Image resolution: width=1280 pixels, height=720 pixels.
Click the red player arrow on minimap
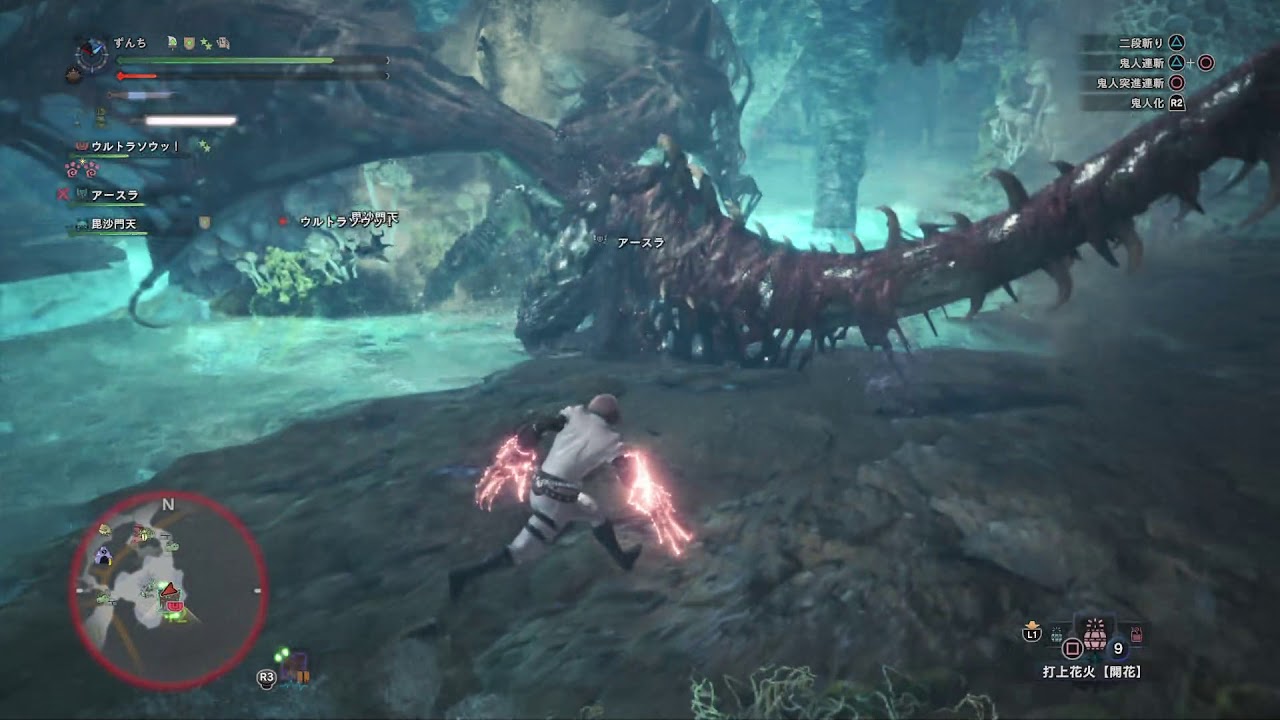pyautogui.click(x=170, y=589)
